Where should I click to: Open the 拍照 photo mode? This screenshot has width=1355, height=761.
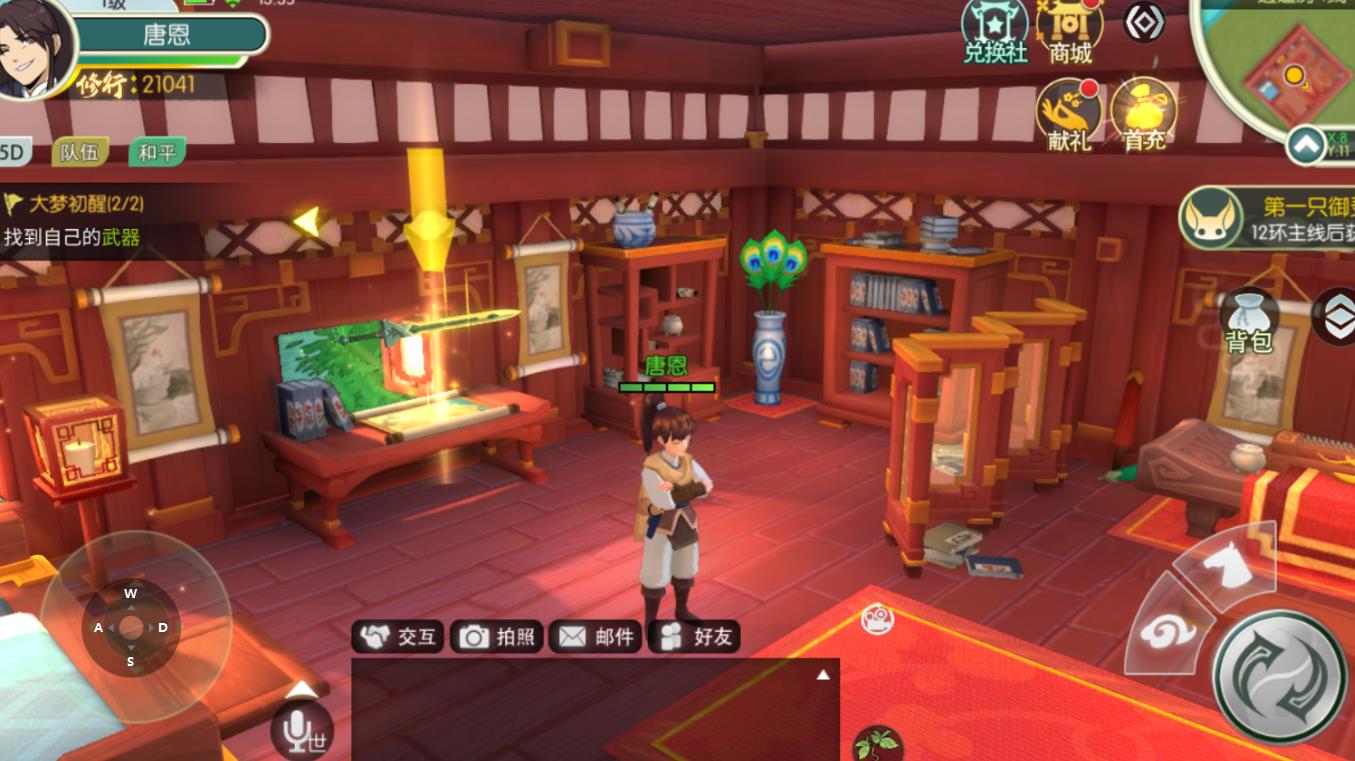tap(498, 636)
